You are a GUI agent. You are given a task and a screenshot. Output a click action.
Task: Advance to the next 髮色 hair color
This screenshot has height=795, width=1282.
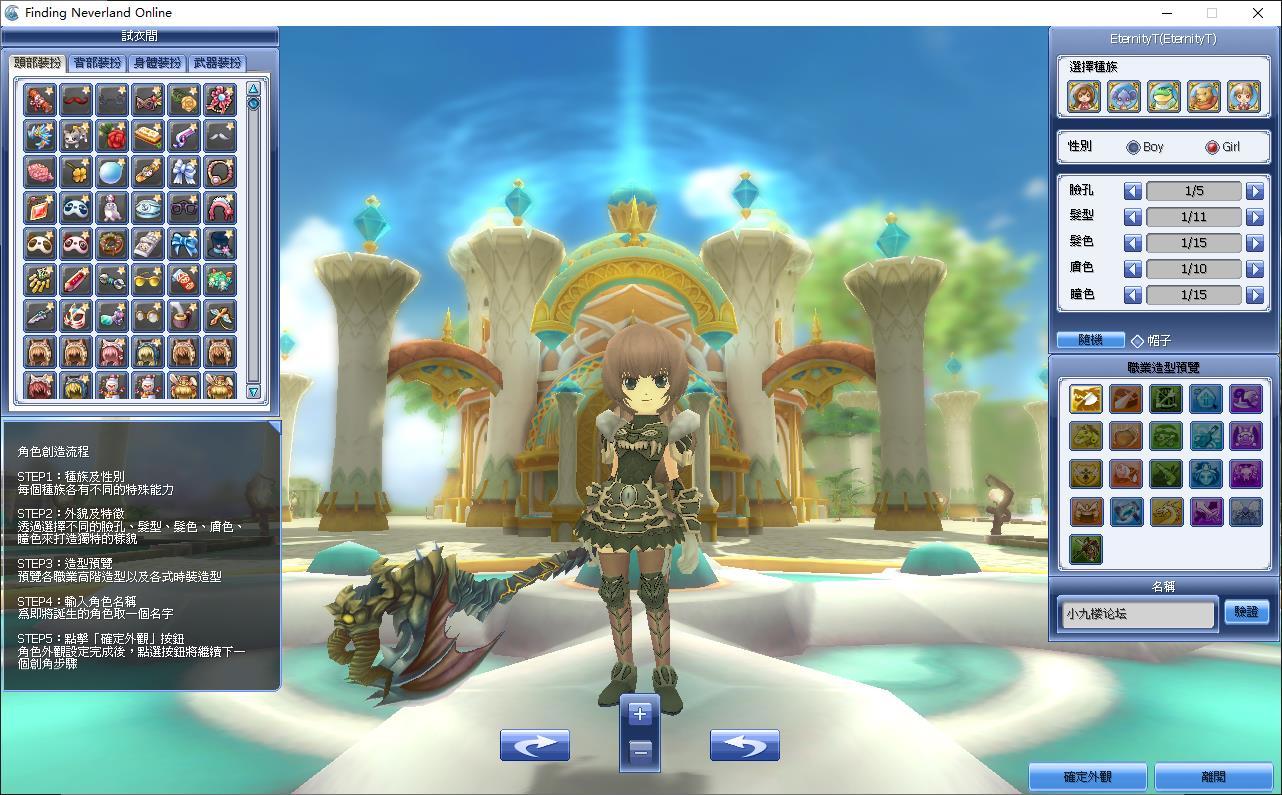(x=1254, y=243)
